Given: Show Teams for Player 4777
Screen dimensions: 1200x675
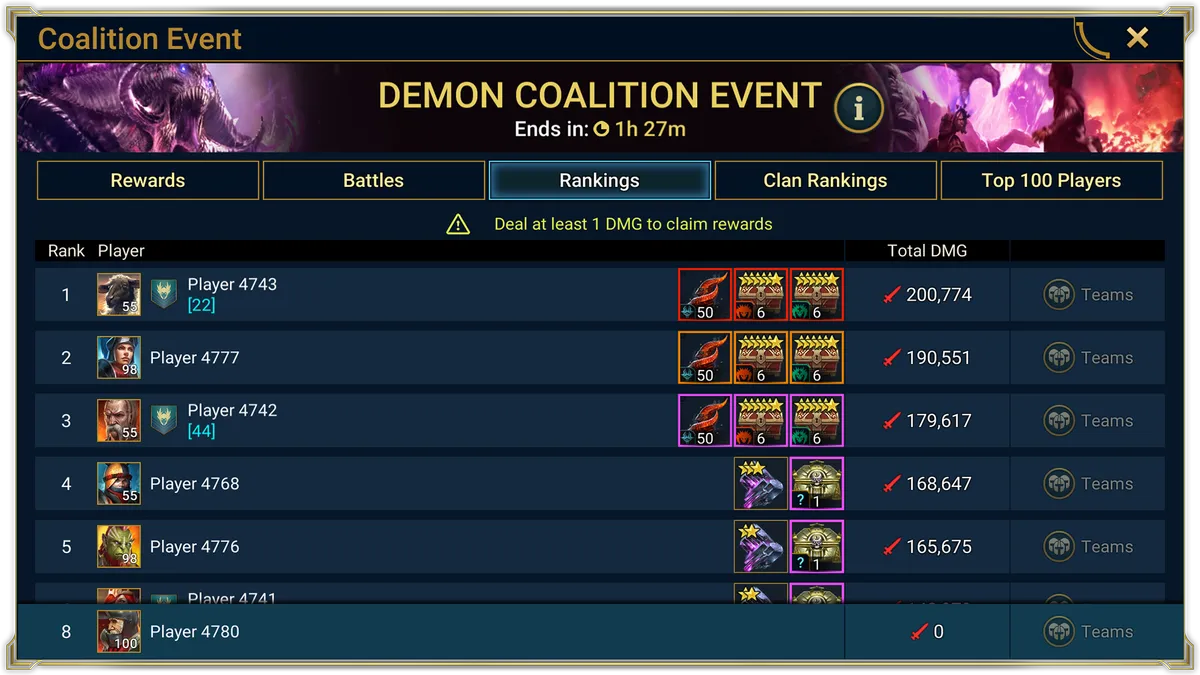Looking at the screenshot, I should click(1088, 358).
